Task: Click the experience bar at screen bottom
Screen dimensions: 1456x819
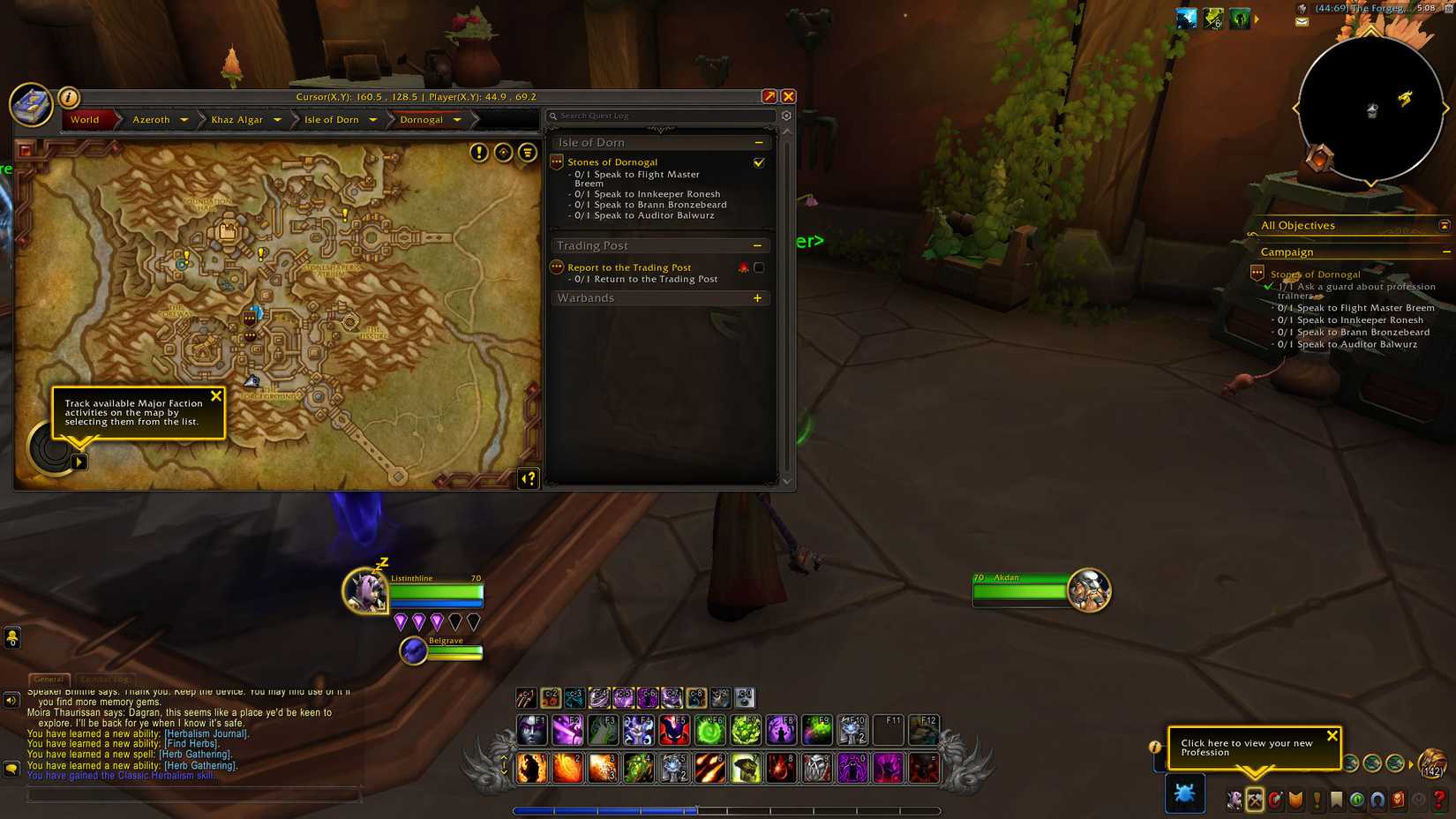Action: click(728, 809)
